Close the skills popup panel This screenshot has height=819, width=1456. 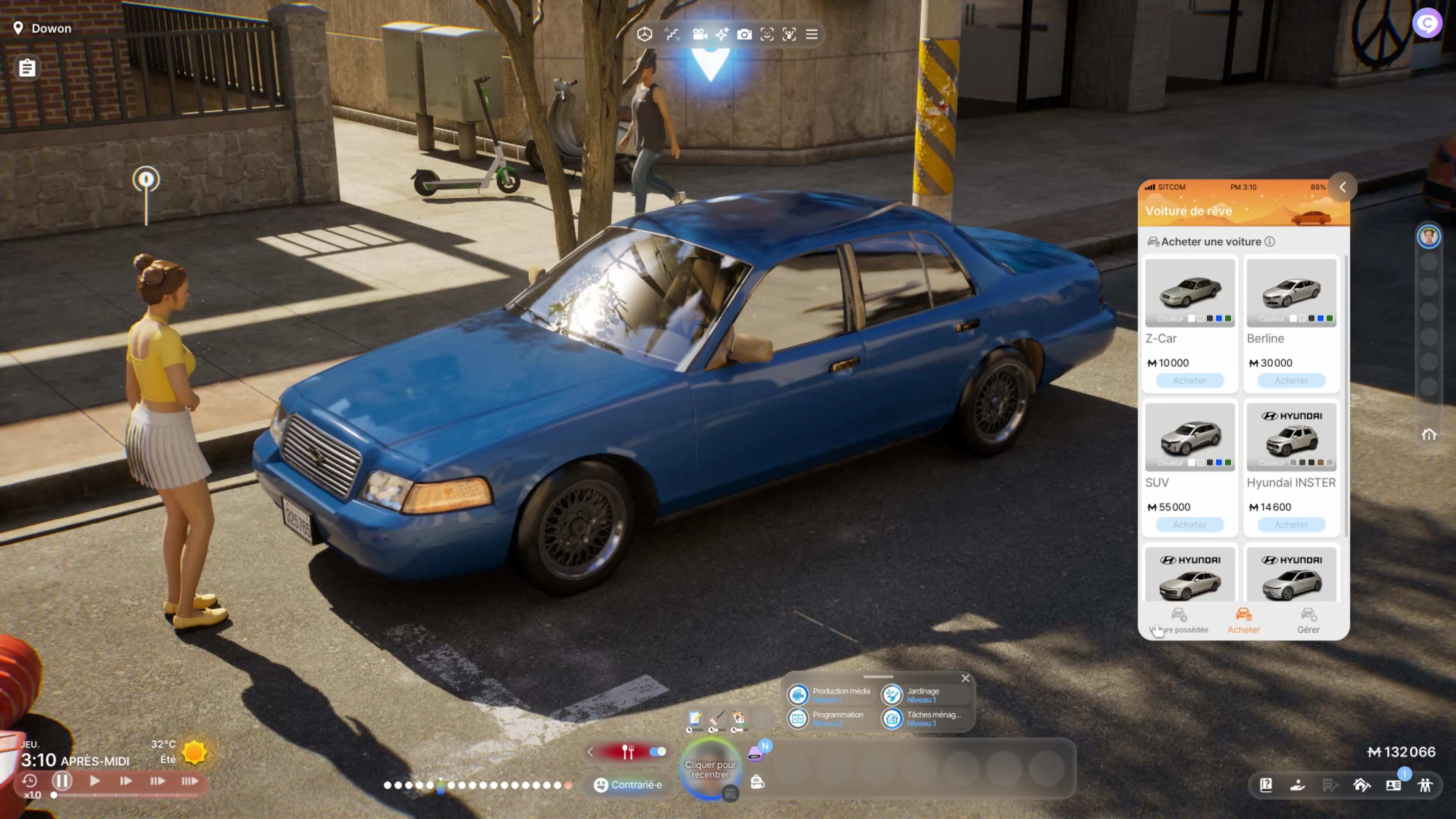(965, 678)
